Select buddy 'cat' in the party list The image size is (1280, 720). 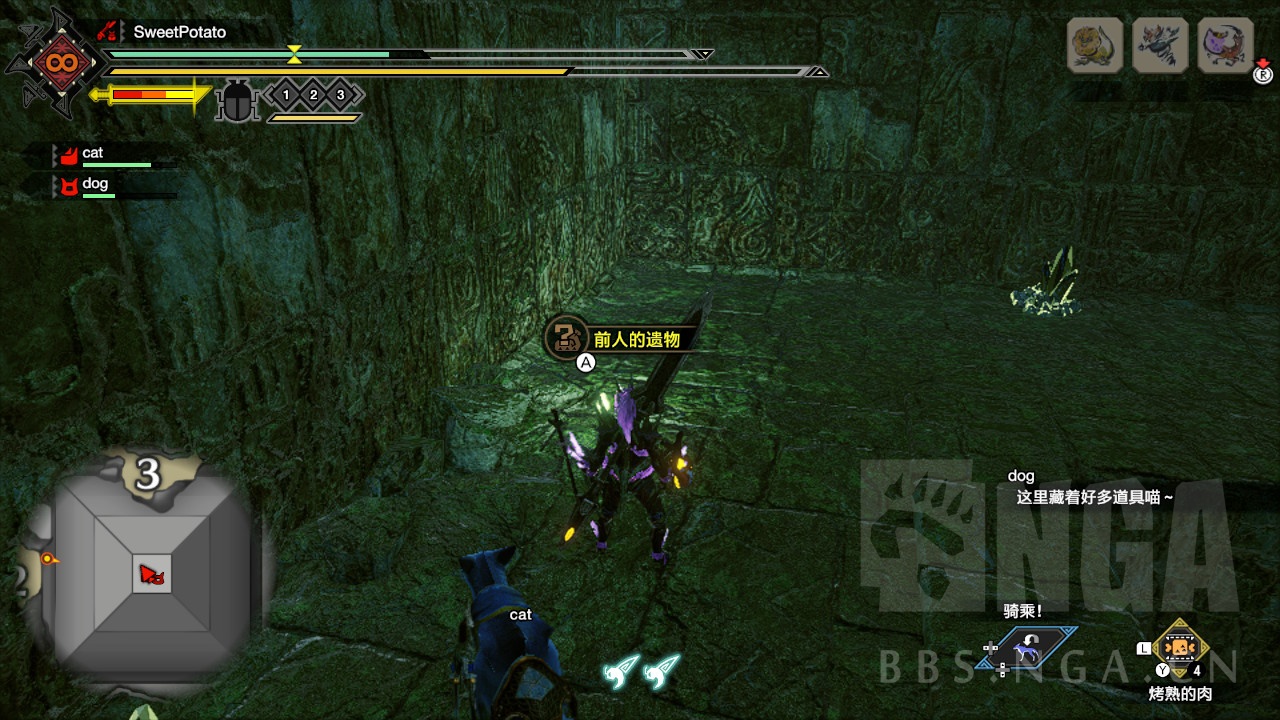coord(92,154)
